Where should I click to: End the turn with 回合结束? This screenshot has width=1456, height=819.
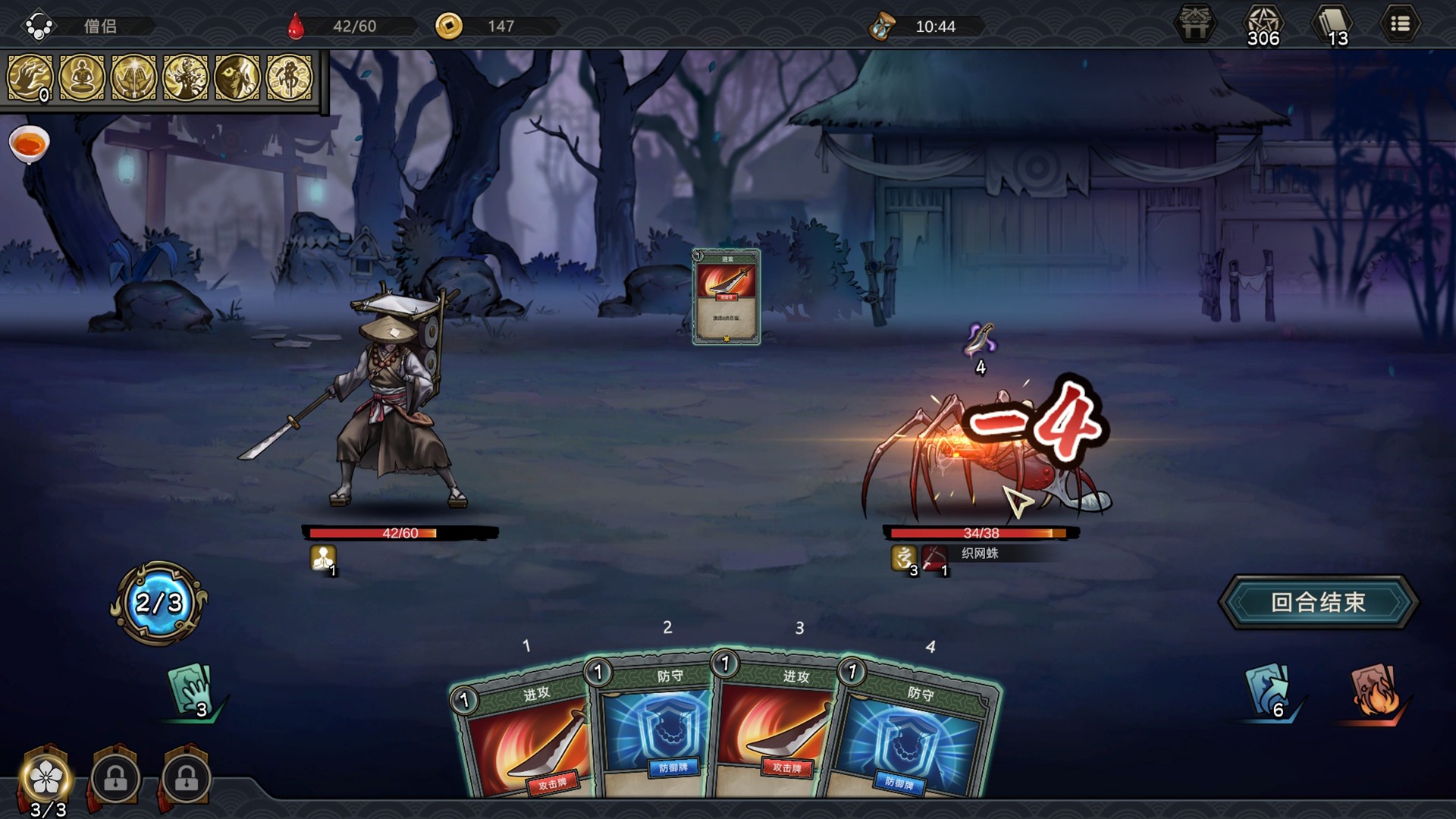(1318, 602)
